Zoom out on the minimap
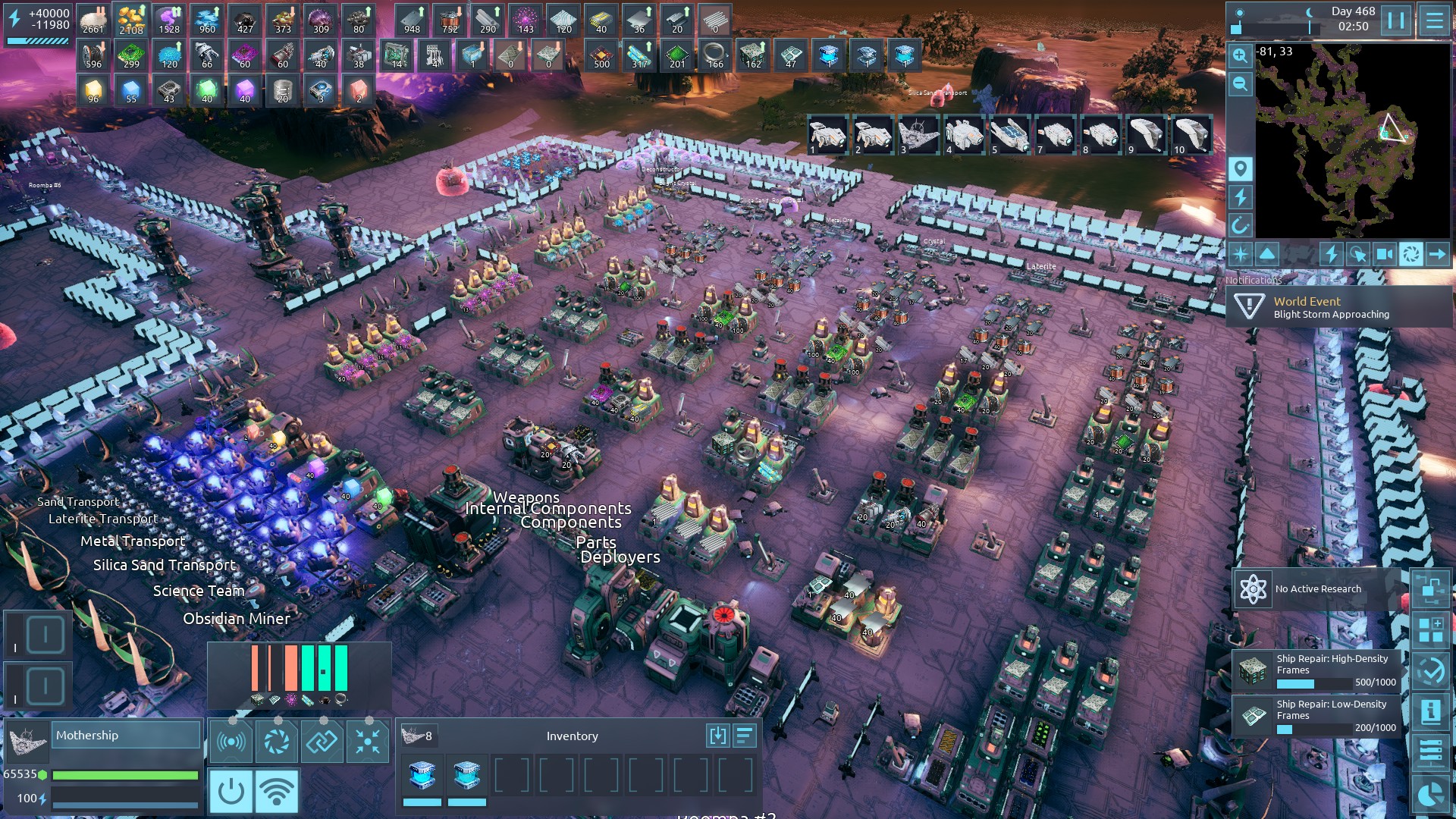Screen dimensions: 1456x819 pyautogui.click(x=1240, y=83)
